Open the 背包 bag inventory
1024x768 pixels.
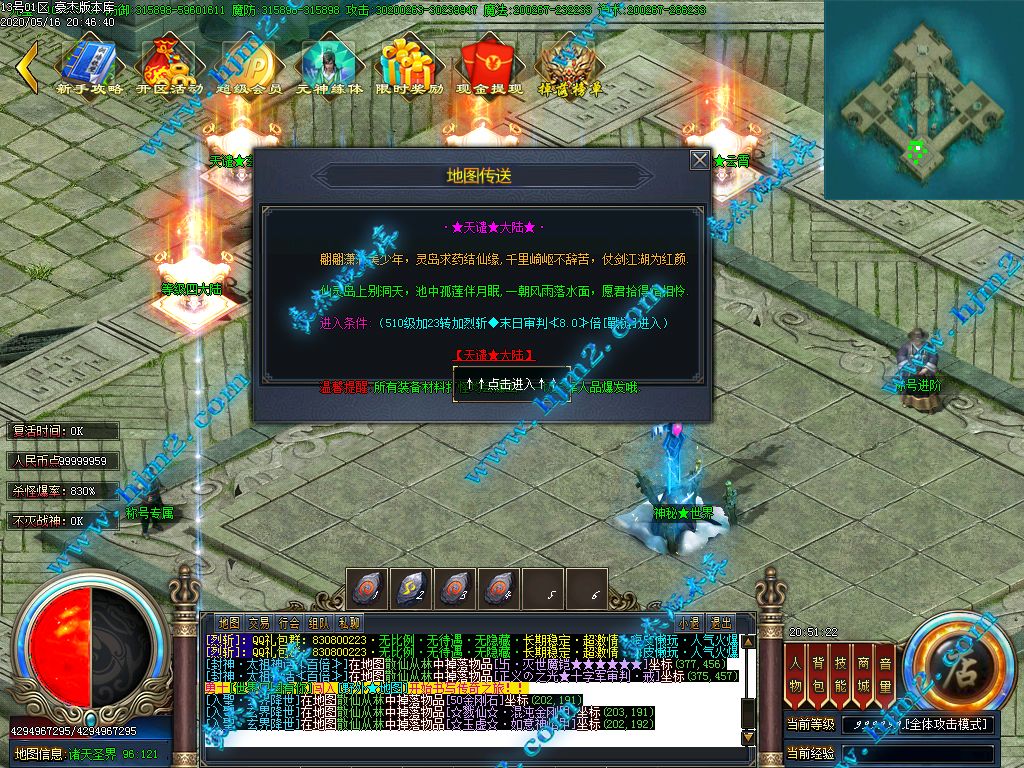818,674
